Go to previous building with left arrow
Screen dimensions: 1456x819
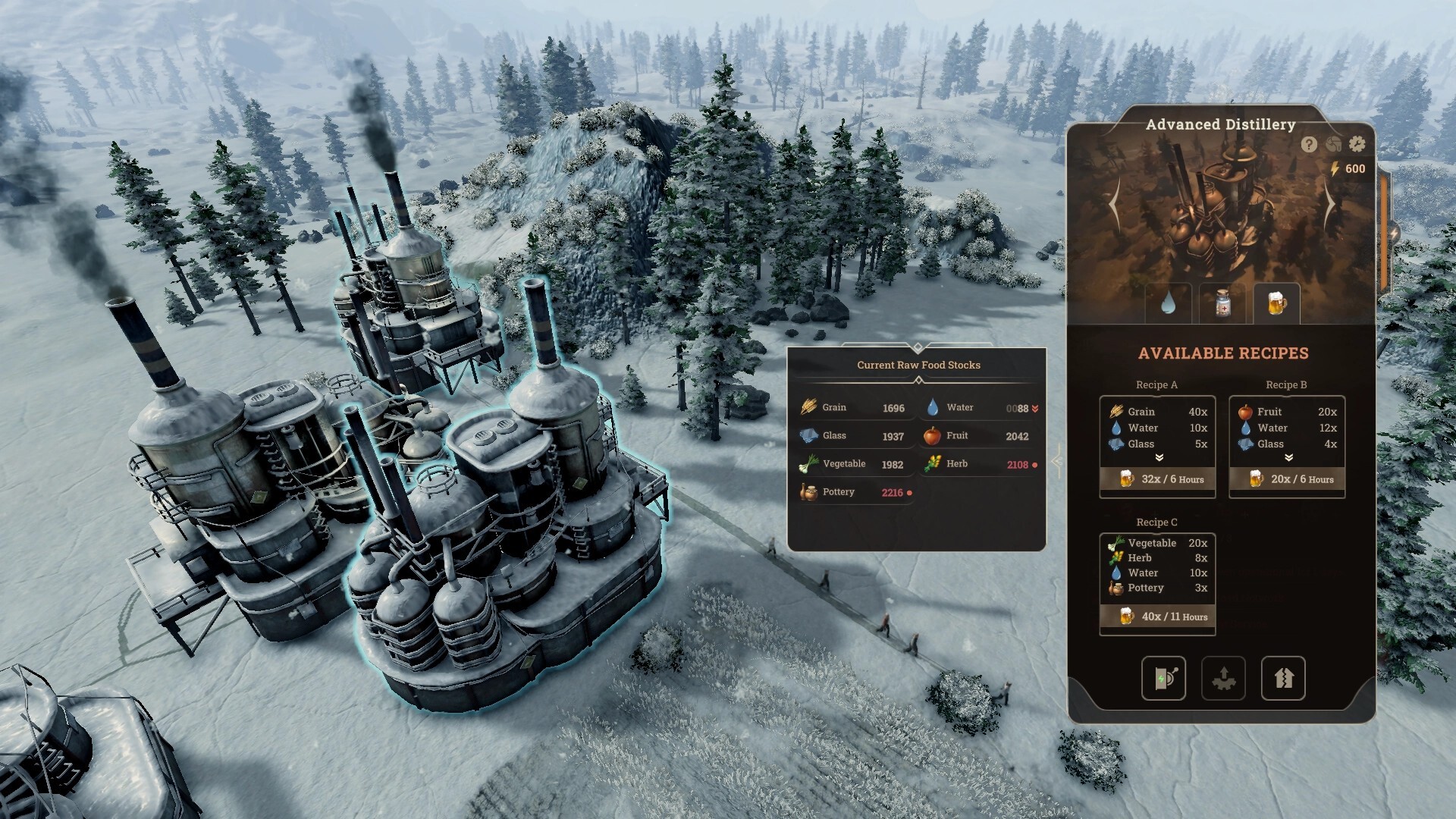pyautogui.click(x=1115, y=205)
